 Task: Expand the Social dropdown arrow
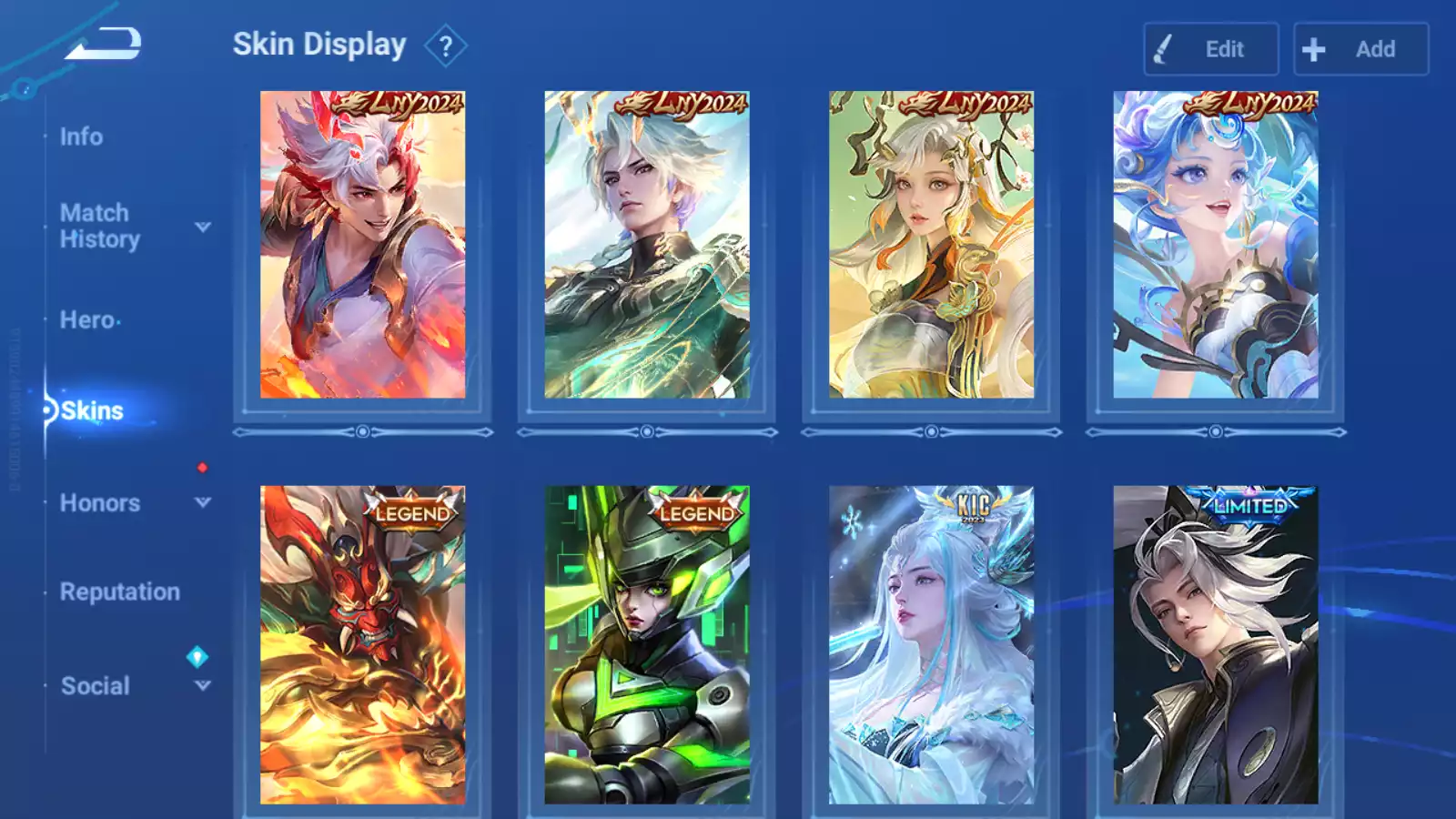(203, 685)
